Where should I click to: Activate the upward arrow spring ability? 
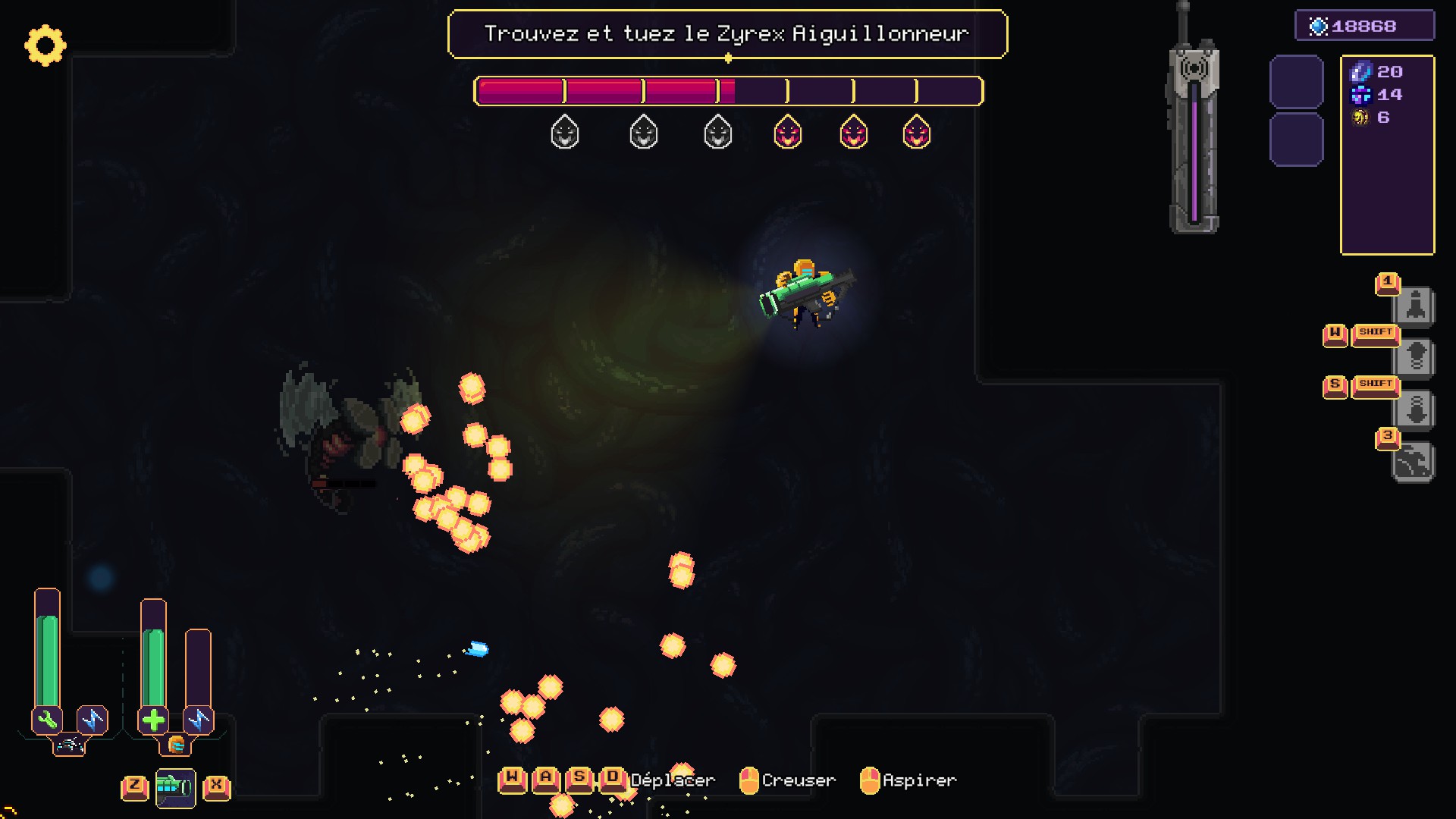1415,357
